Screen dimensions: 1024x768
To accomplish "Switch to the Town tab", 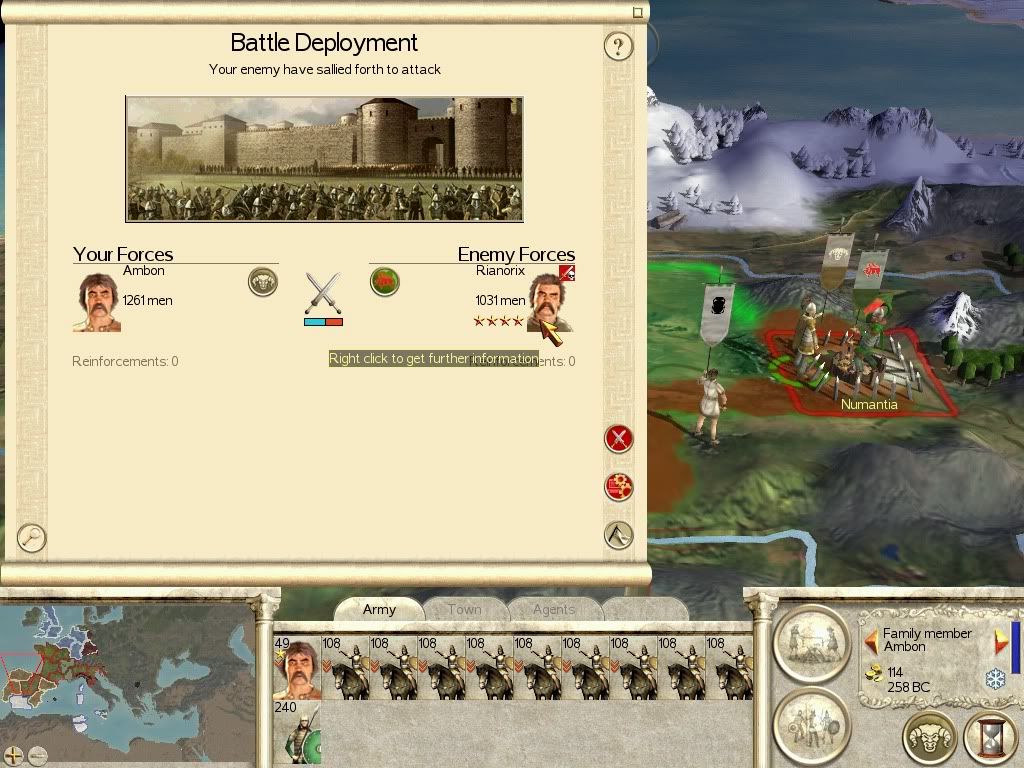I will point(464,609).
